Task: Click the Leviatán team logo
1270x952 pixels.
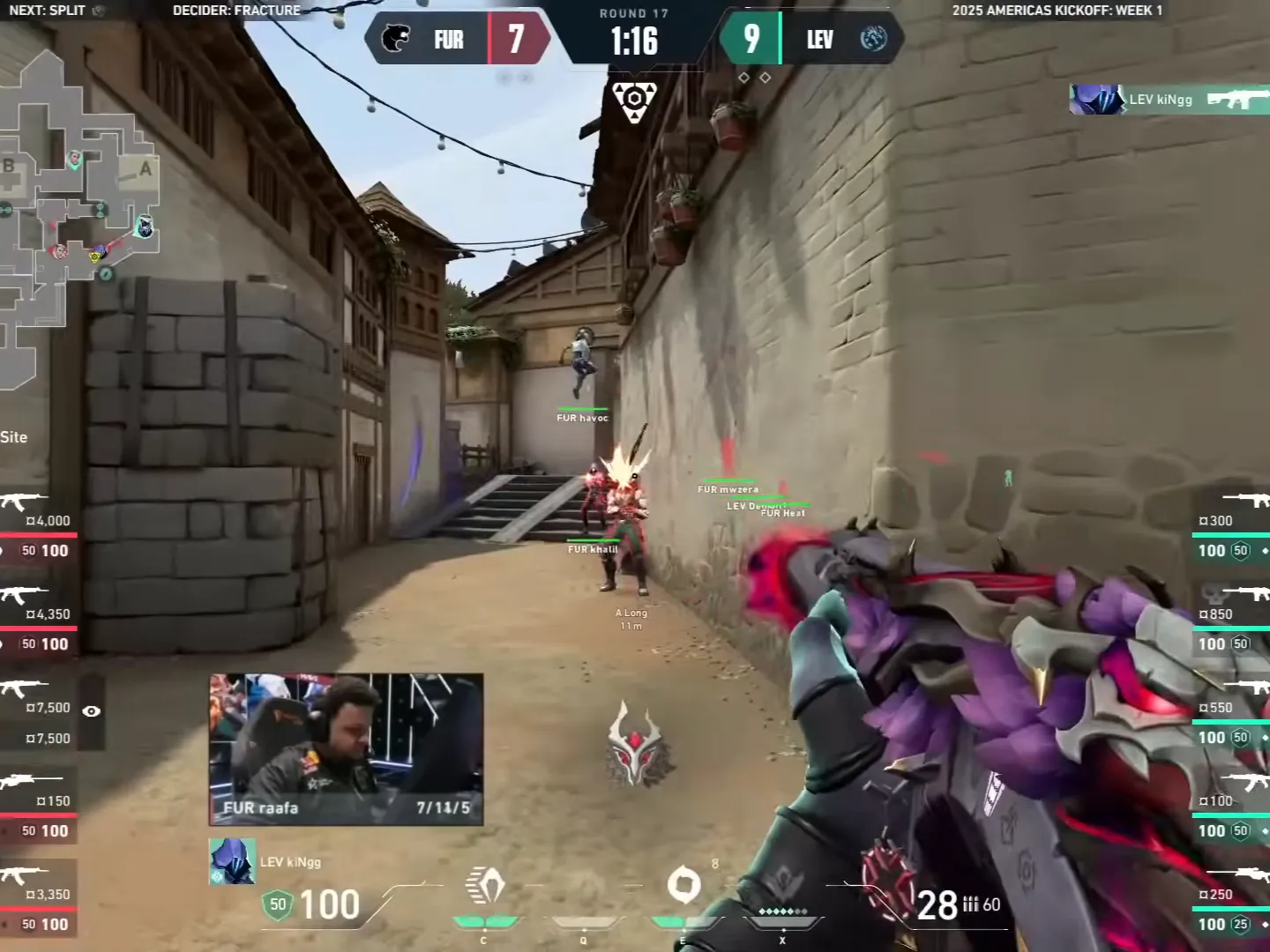Action: pos(873,39)
